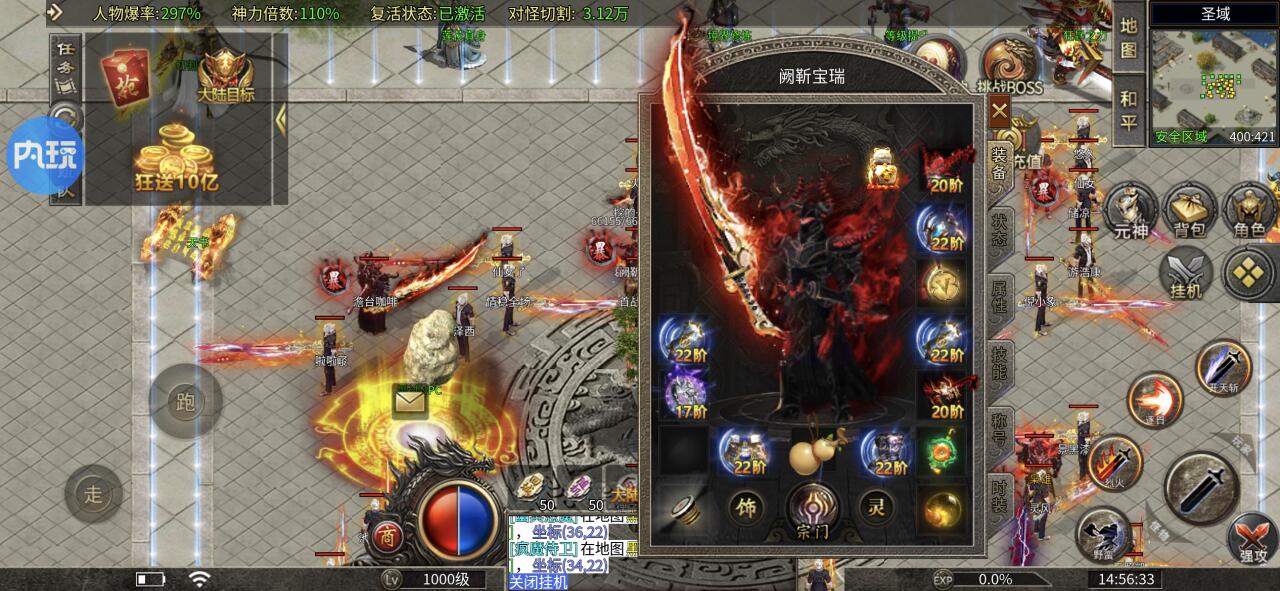Close the character equipment panel
The height and width of the screenshot is (591, 1280).
click(x=999, y=111)
